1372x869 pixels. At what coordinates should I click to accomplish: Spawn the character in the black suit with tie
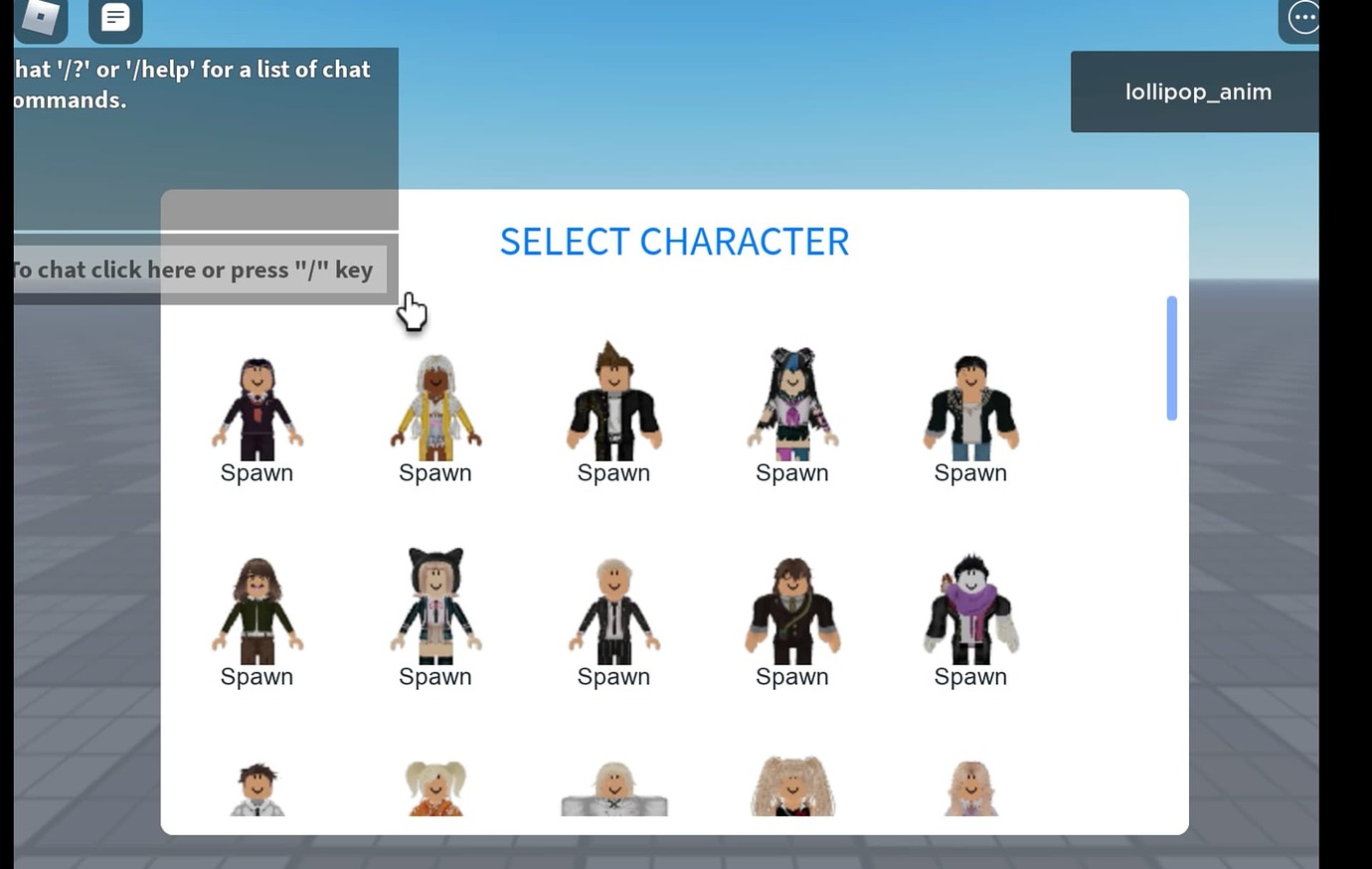pos(257,472)
